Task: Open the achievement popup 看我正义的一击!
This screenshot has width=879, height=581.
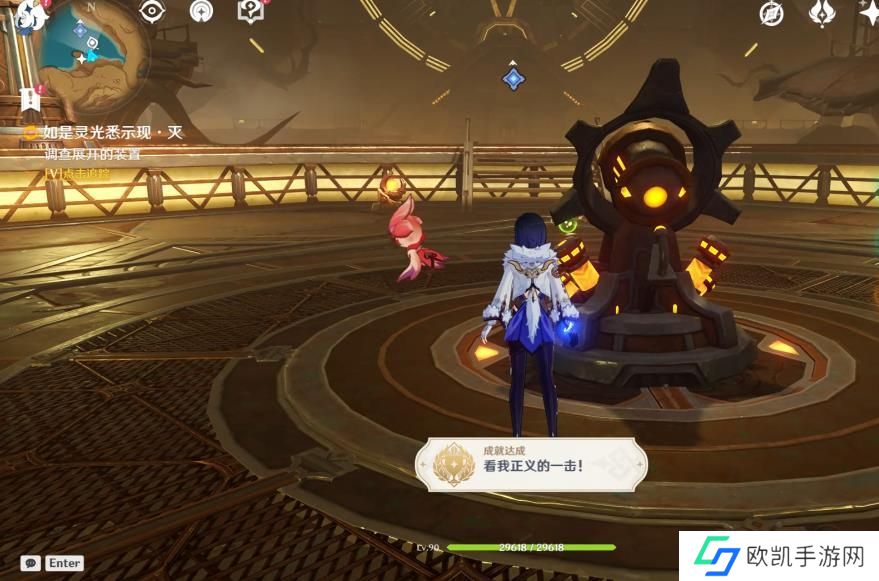Action: [x=532, y=465]
